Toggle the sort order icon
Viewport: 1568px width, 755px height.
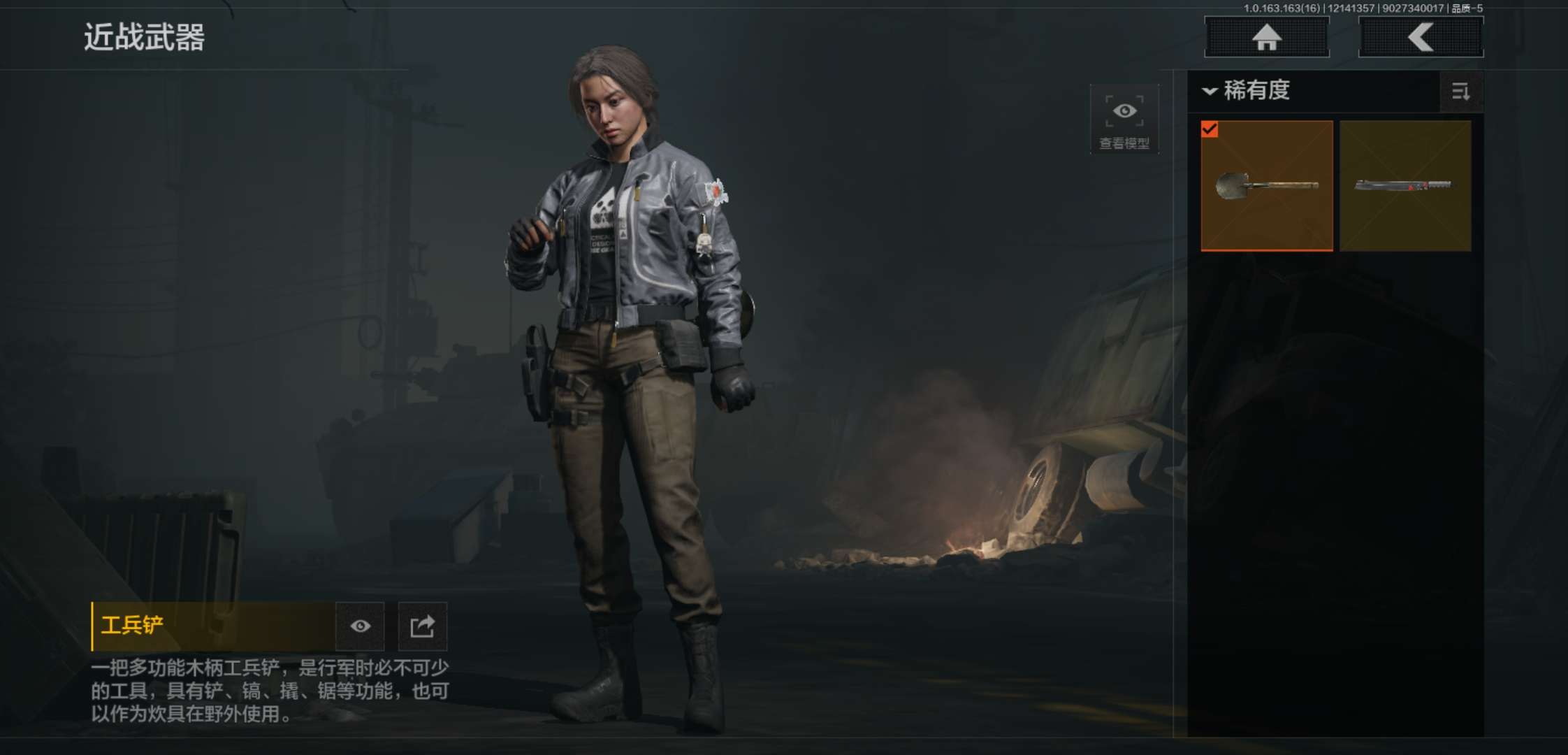pos(1460,92)
